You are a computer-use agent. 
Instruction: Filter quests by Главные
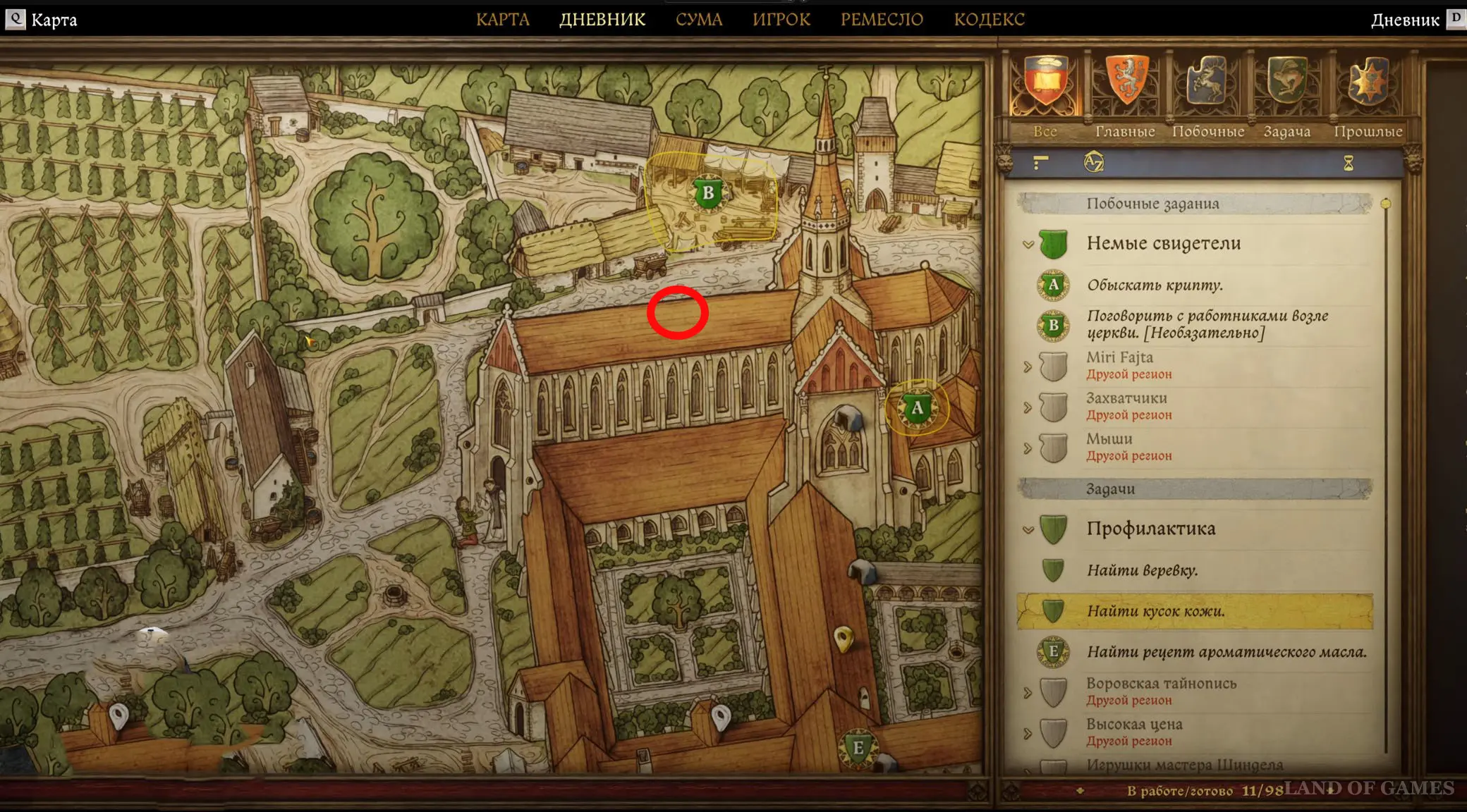tap(1126, 85)
